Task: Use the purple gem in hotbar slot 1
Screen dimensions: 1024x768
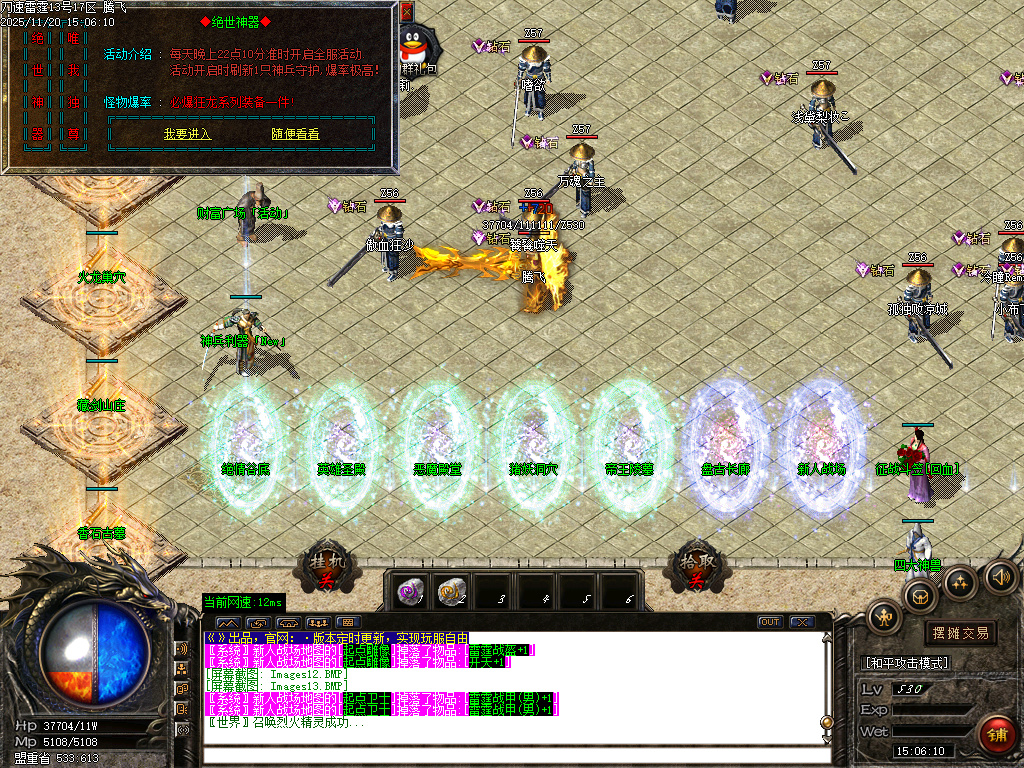Action: pos(408,590)
